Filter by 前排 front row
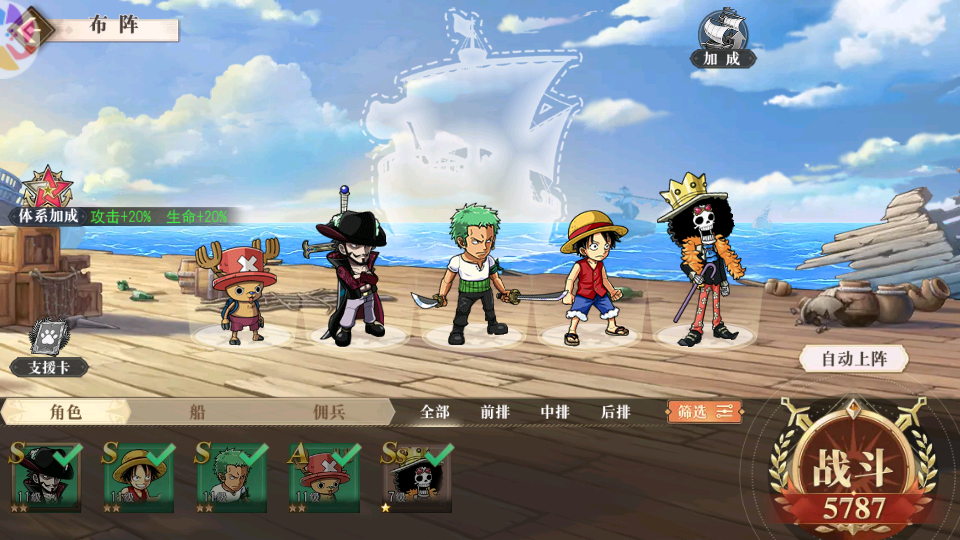 pyautogui.click(x=495, y=412)
